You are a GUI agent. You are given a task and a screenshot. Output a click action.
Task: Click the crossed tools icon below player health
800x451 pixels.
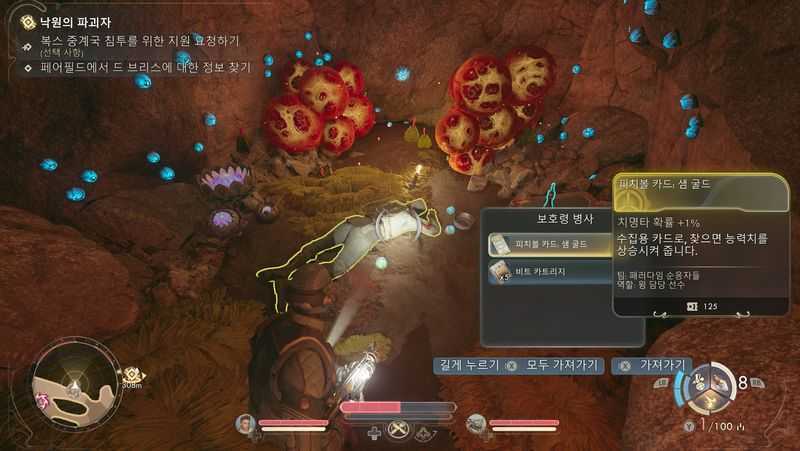pos(400,432)
